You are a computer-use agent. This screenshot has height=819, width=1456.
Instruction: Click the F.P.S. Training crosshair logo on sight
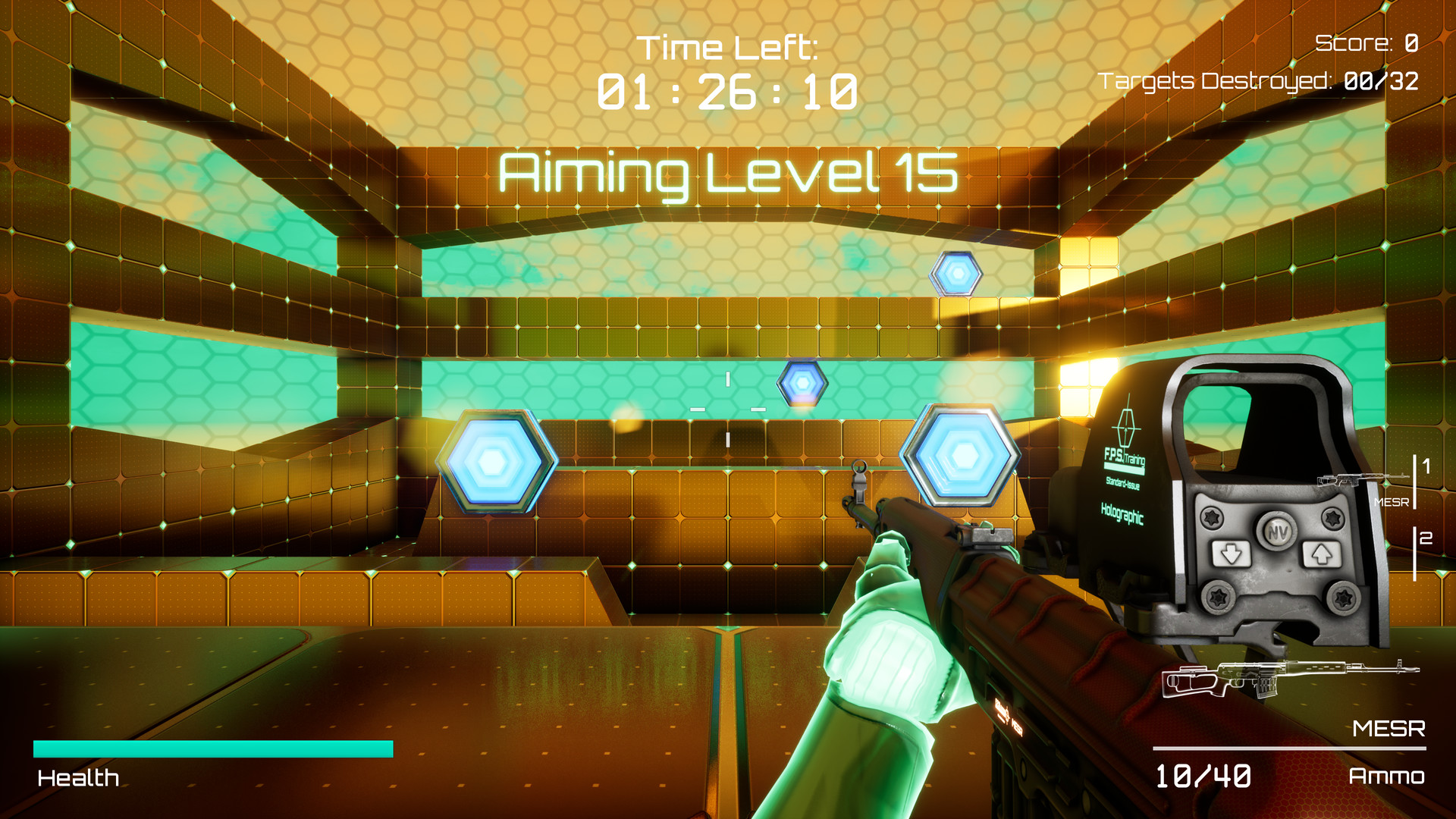(1124, 439)
